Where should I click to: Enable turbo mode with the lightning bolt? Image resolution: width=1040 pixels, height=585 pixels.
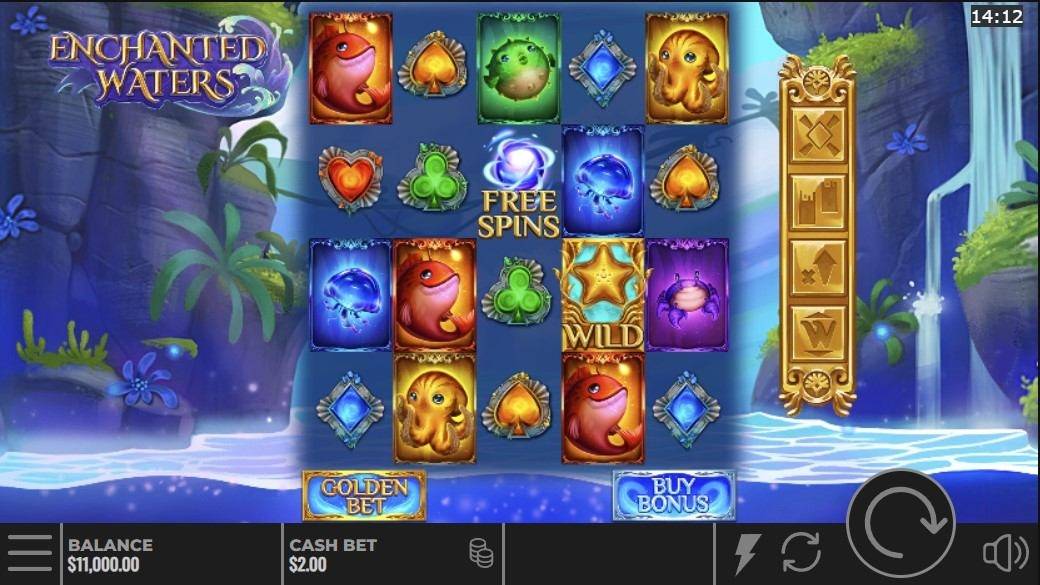pyautogui.click(x=747, y=553)
